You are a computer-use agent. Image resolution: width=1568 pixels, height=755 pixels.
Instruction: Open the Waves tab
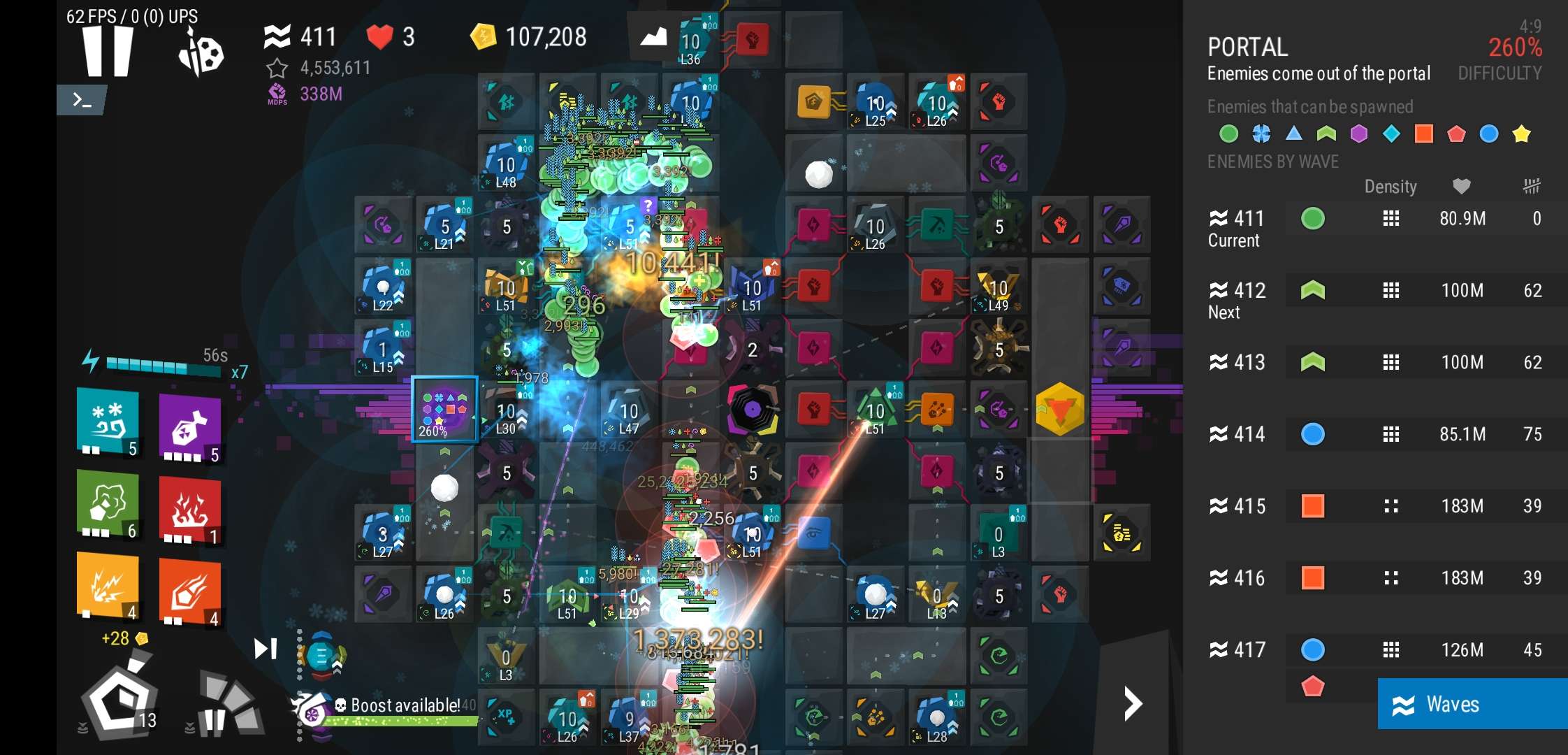(1472, 704)
